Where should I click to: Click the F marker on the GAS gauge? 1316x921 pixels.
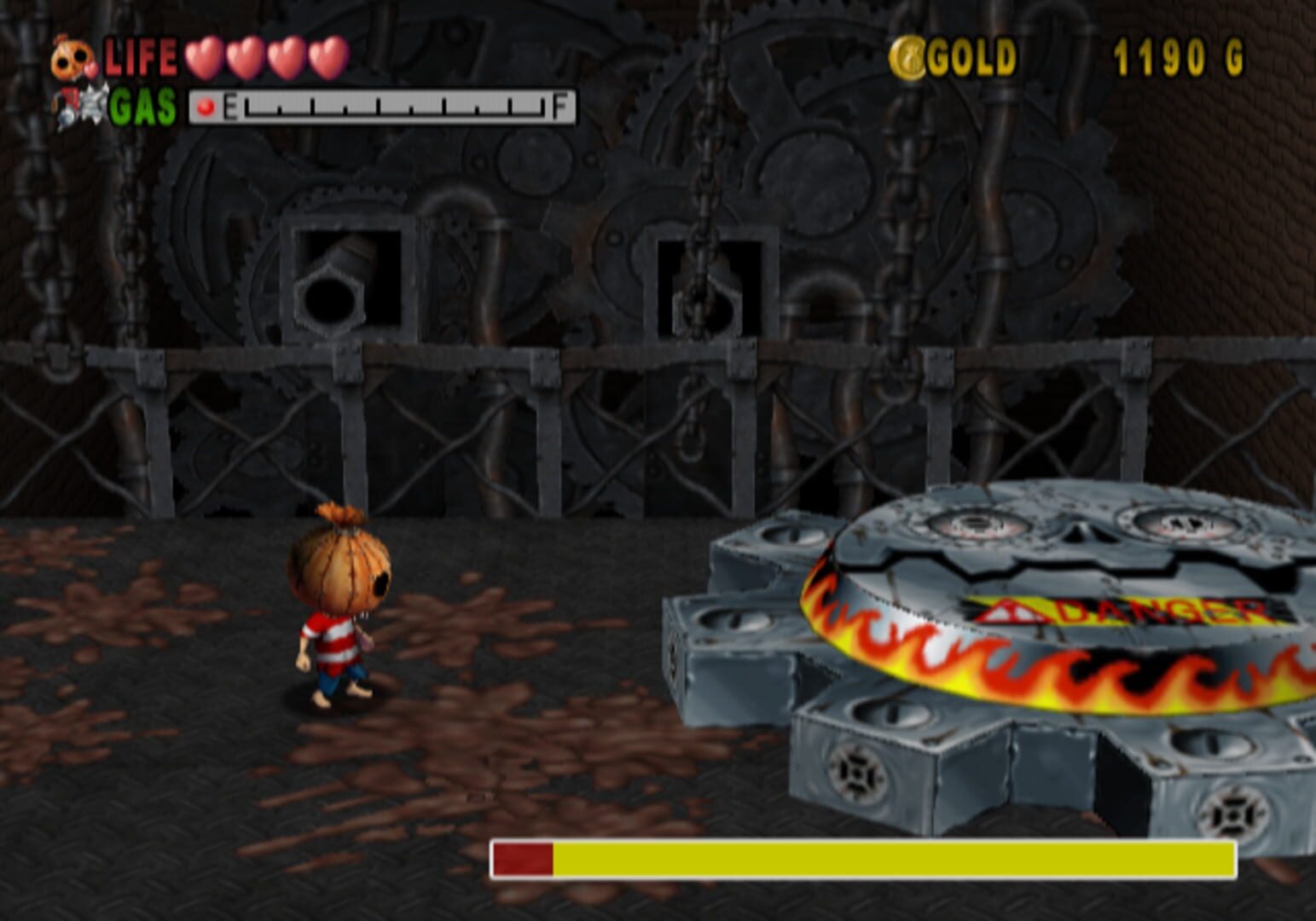coord(558,106)
